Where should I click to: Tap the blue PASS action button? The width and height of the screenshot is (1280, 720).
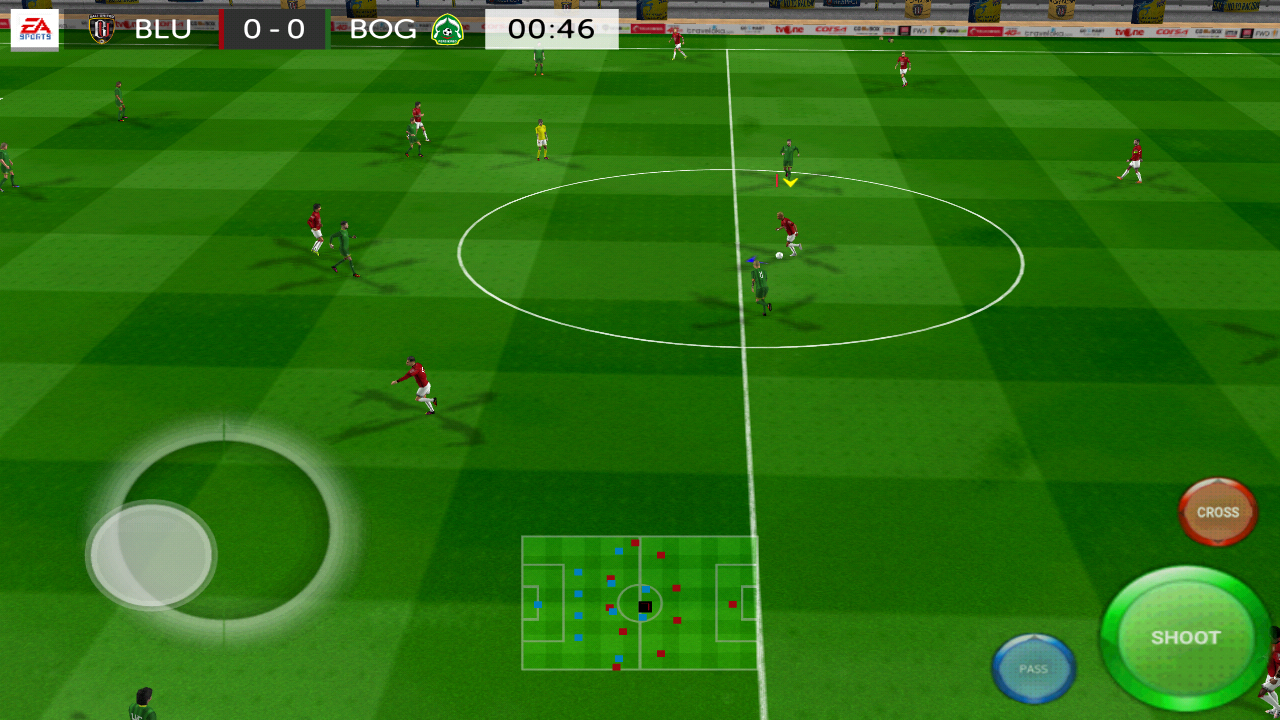click(x=1034, y=668)
